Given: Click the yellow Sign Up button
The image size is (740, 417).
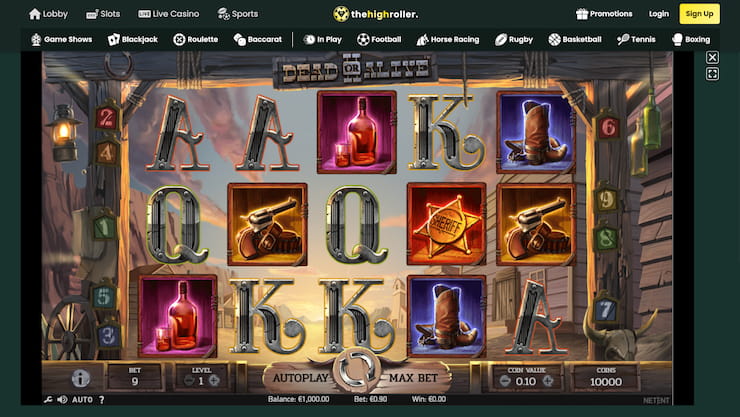Looking at the screenshot, I should coord(699,14).
